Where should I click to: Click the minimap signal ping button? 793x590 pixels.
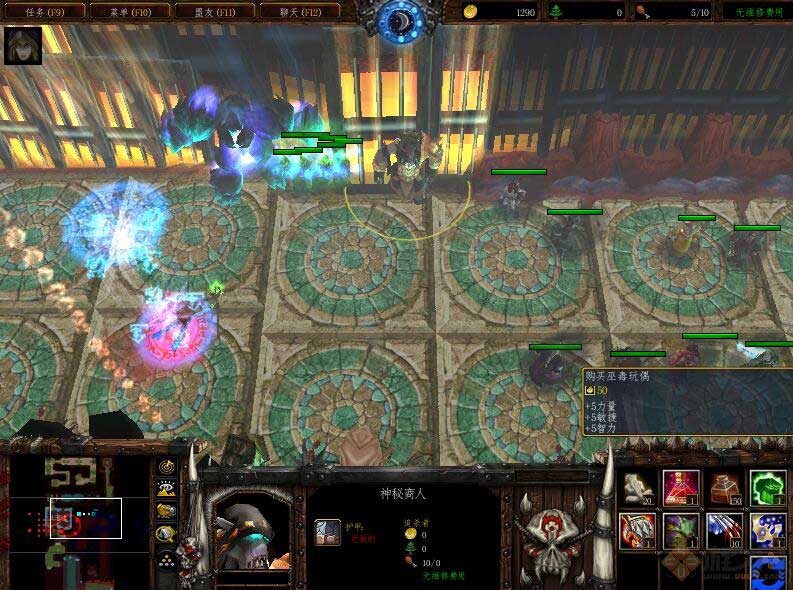point(165,467)
